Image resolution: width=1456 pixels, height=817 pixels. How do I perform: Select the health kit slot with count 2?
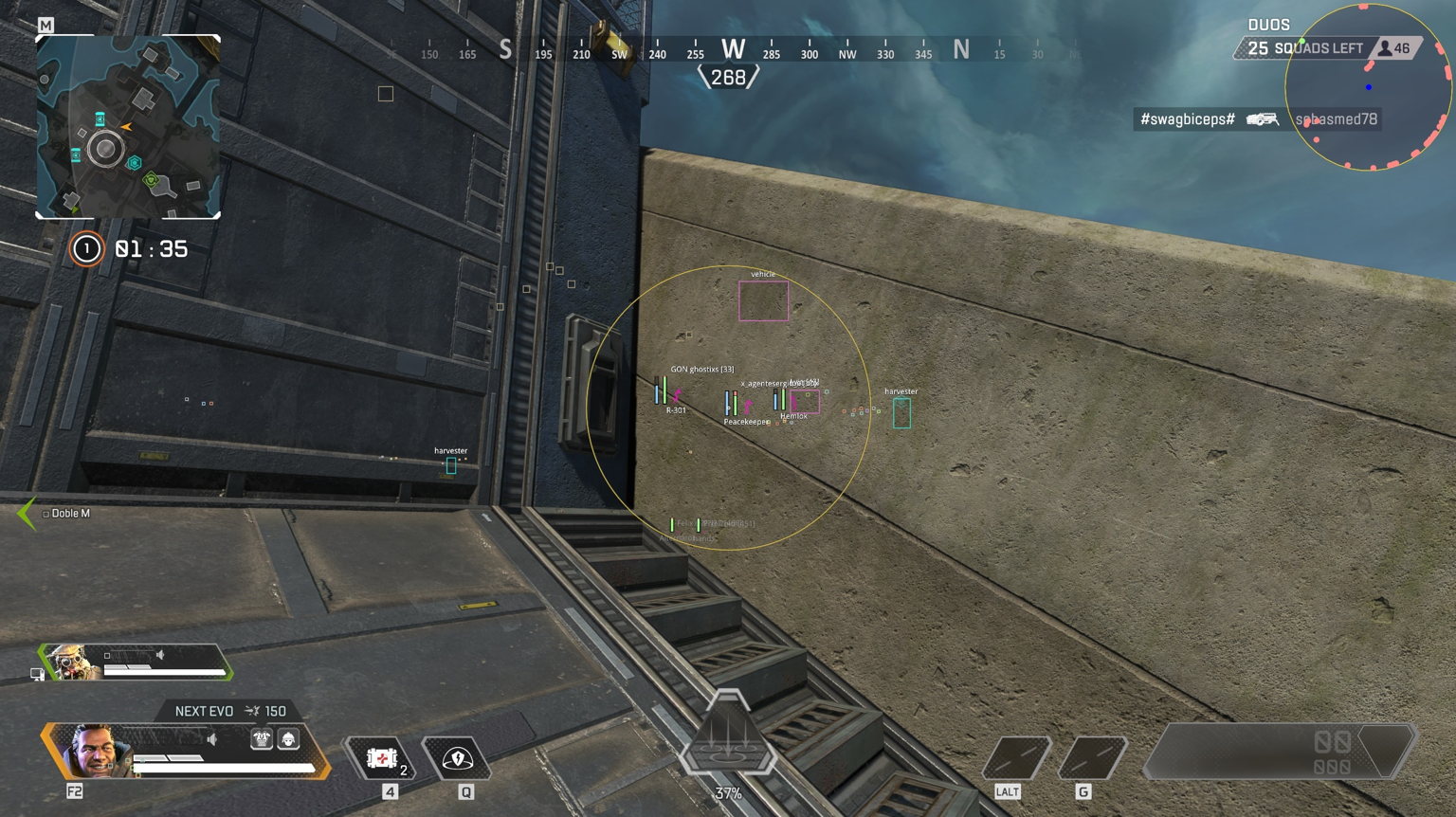coord(382,758)
